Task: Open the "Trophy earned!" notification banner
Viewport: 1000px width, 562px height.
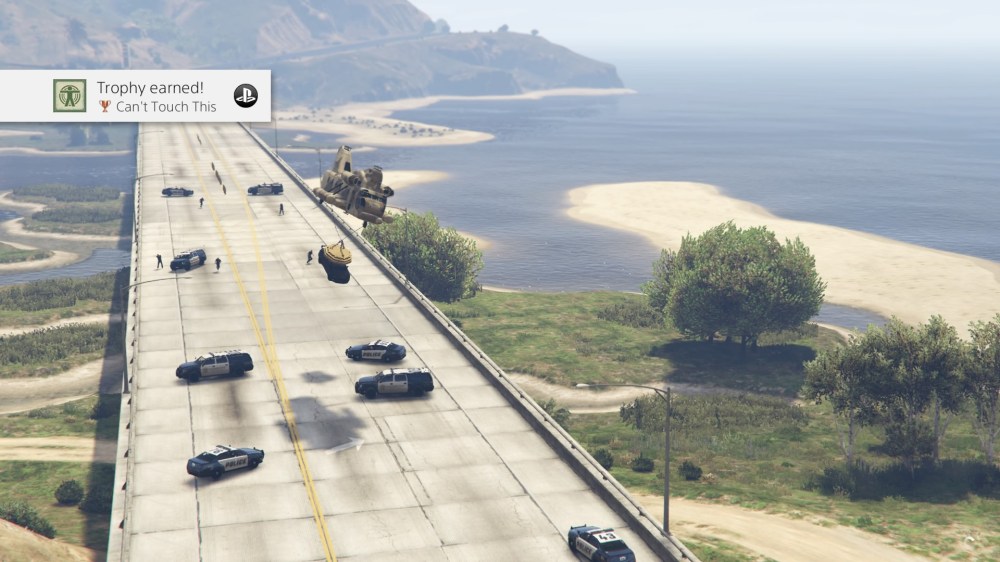Action: [150, 96]
